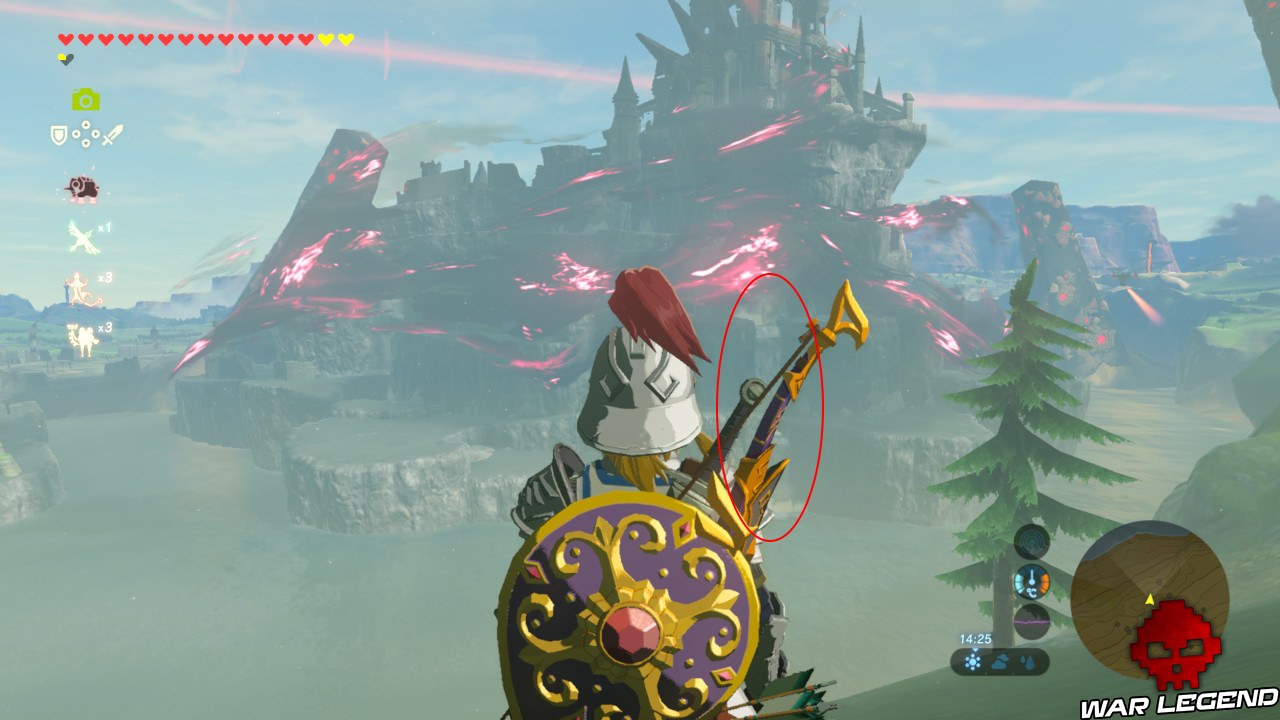Screen dimensions: 1280x720
Task: Toggle the raindrop weather forecast symbol
Action: coord(1030,660)
